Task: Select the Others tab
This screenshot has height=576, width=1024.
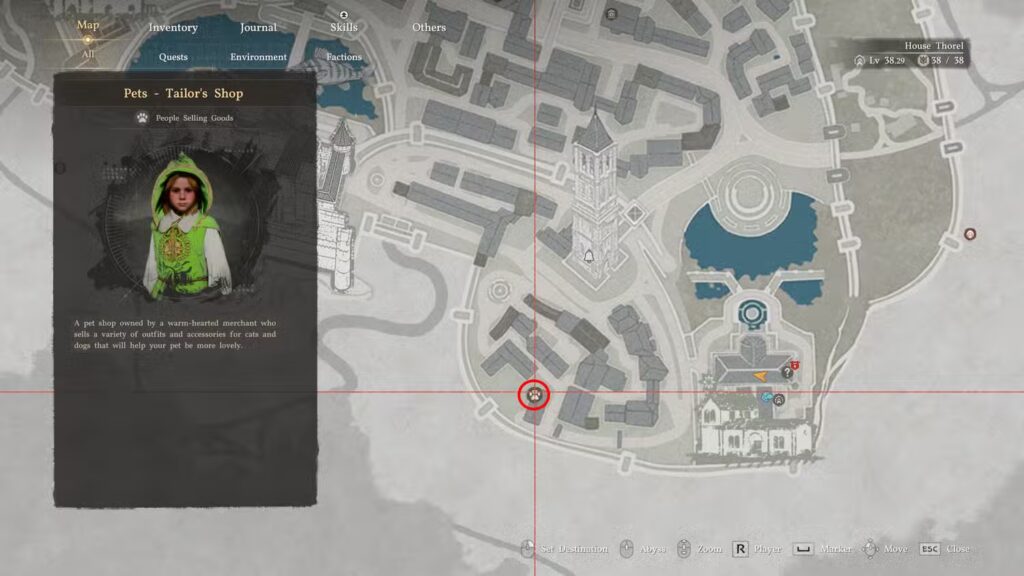Action: [429, 27]
